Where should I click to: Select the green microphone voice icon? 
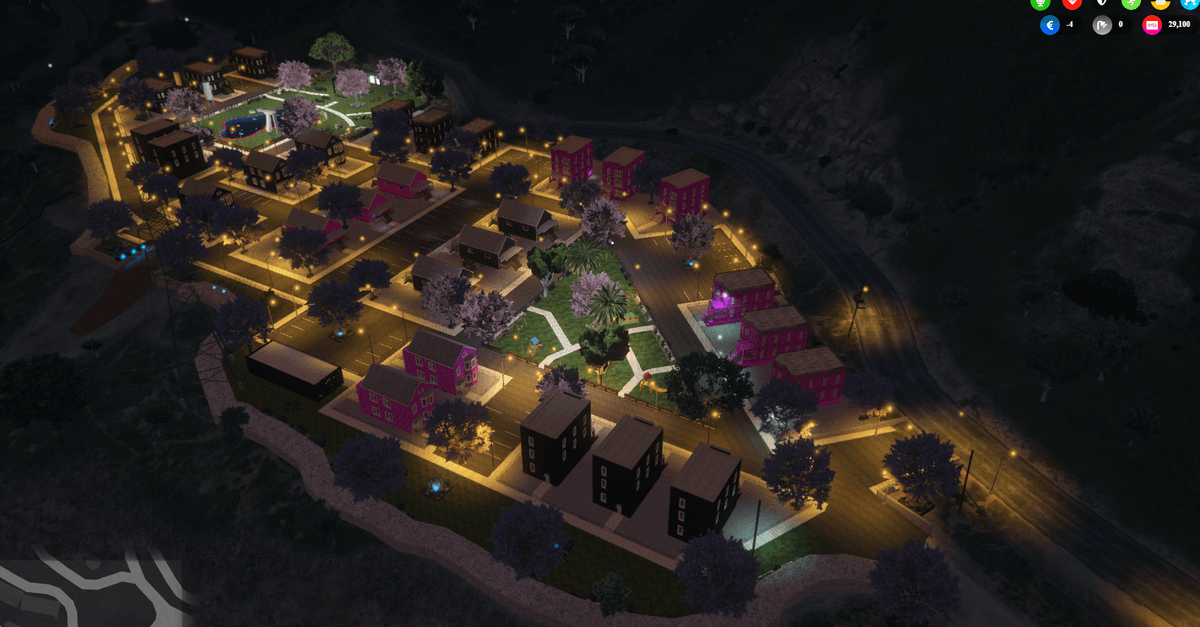click(x=1041, y=3)
